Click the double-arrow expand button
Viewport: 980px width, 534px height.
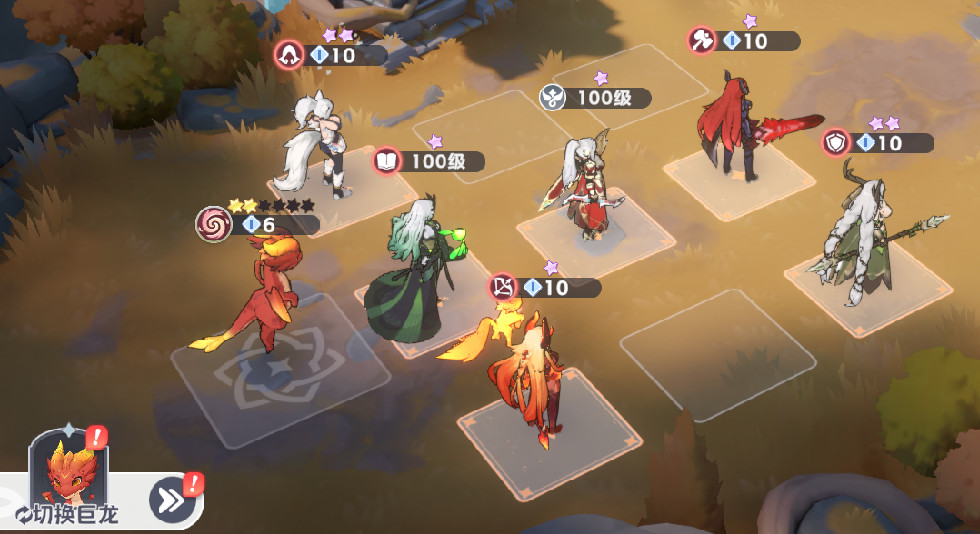click(x=173, y=498)
